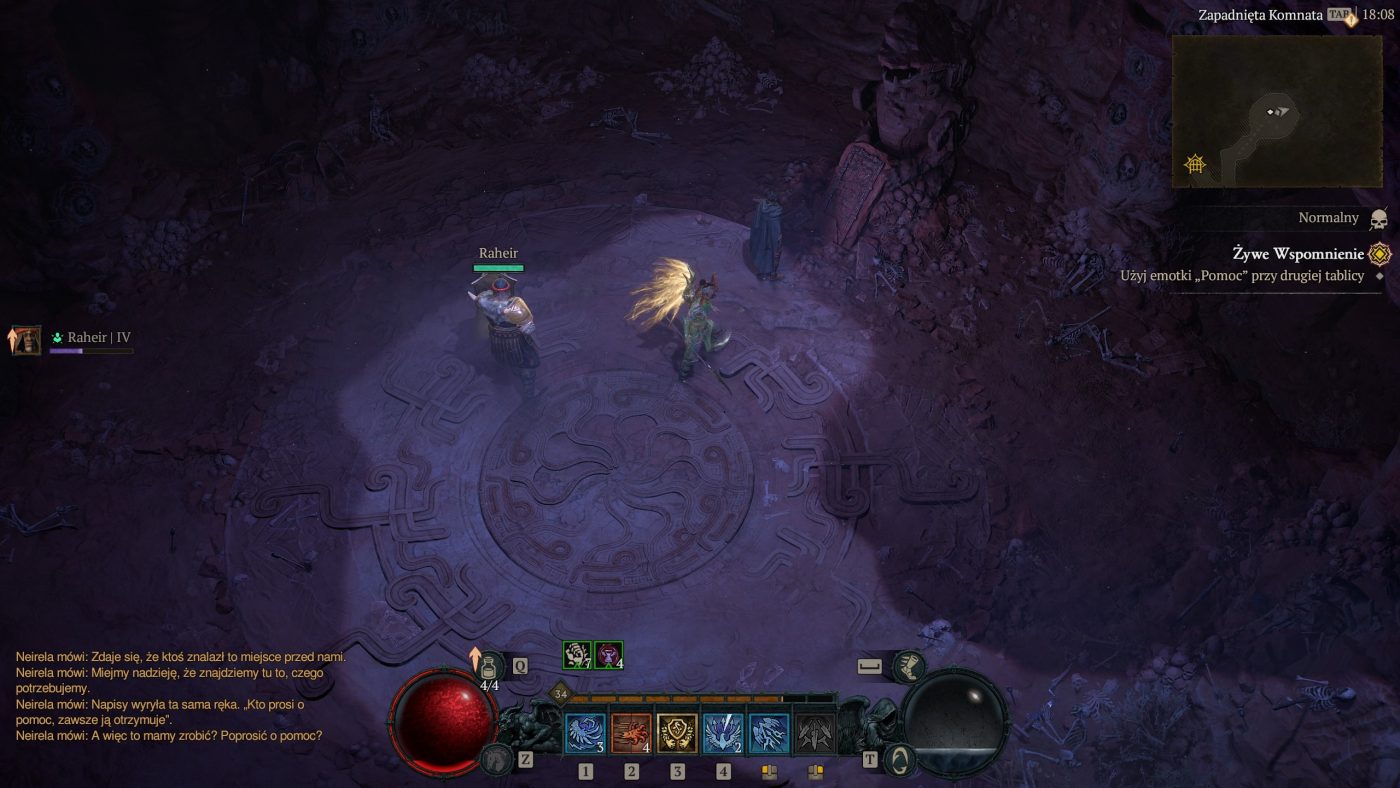Inspect the fist buff icon
This screenshot has width=1400, height=788.
click(x=577, y=655)
